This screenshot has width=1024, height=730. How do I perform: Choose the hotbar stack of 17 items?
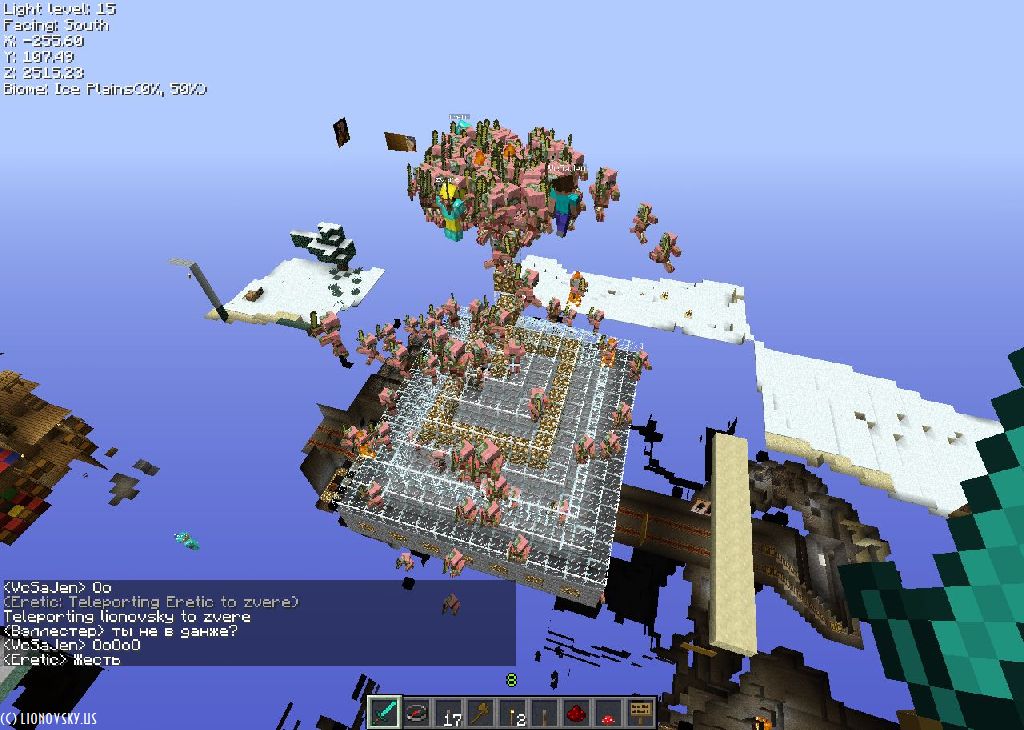[x=449, y=712]
